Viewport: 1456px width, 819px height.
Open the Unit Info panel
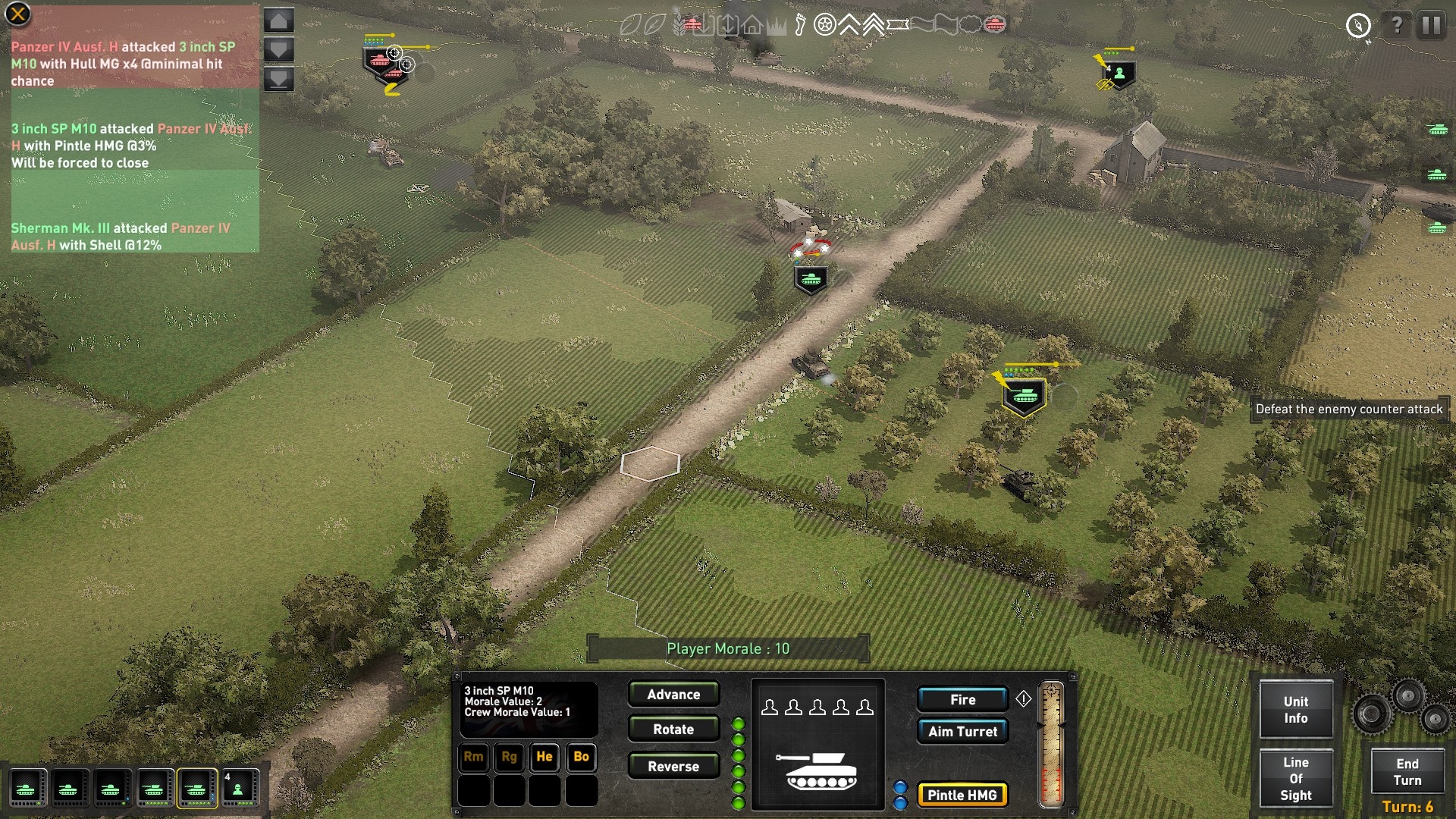1296,710
